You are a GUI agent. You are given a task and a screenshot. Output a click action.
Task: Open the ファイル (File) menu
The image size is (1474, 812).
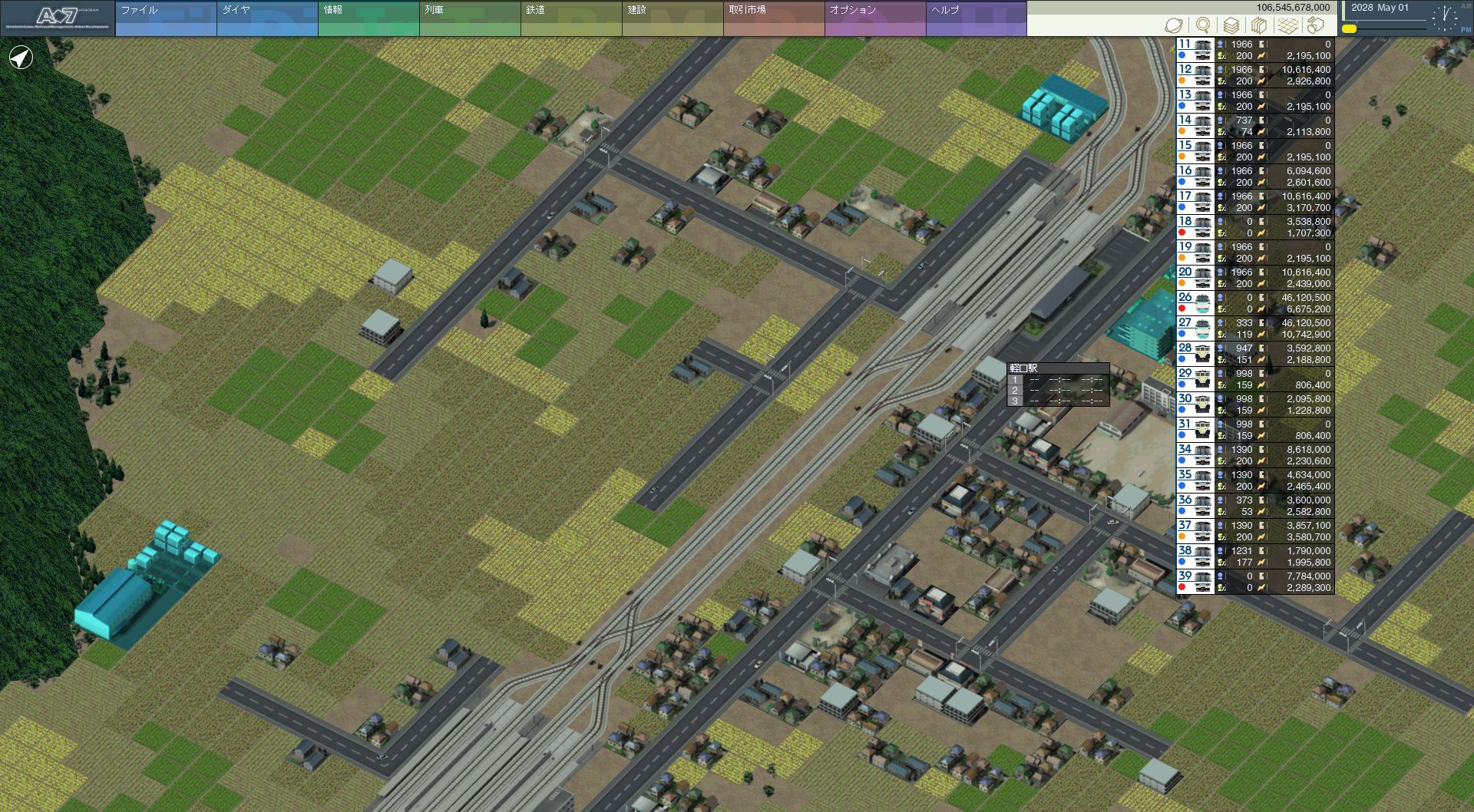[165, 18]
